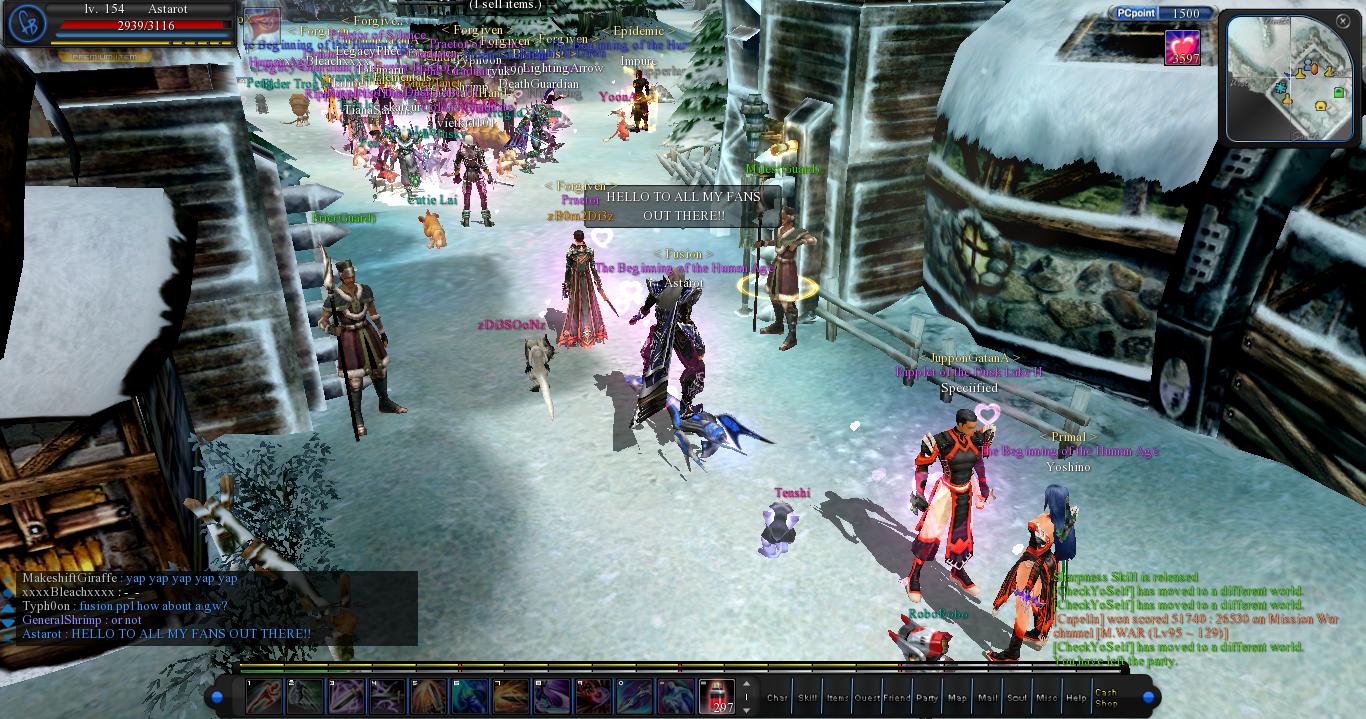The height and width of the screenshot is (719, 1366).
Task: Click the battle style emblem beside level
Action: (25, 24)
